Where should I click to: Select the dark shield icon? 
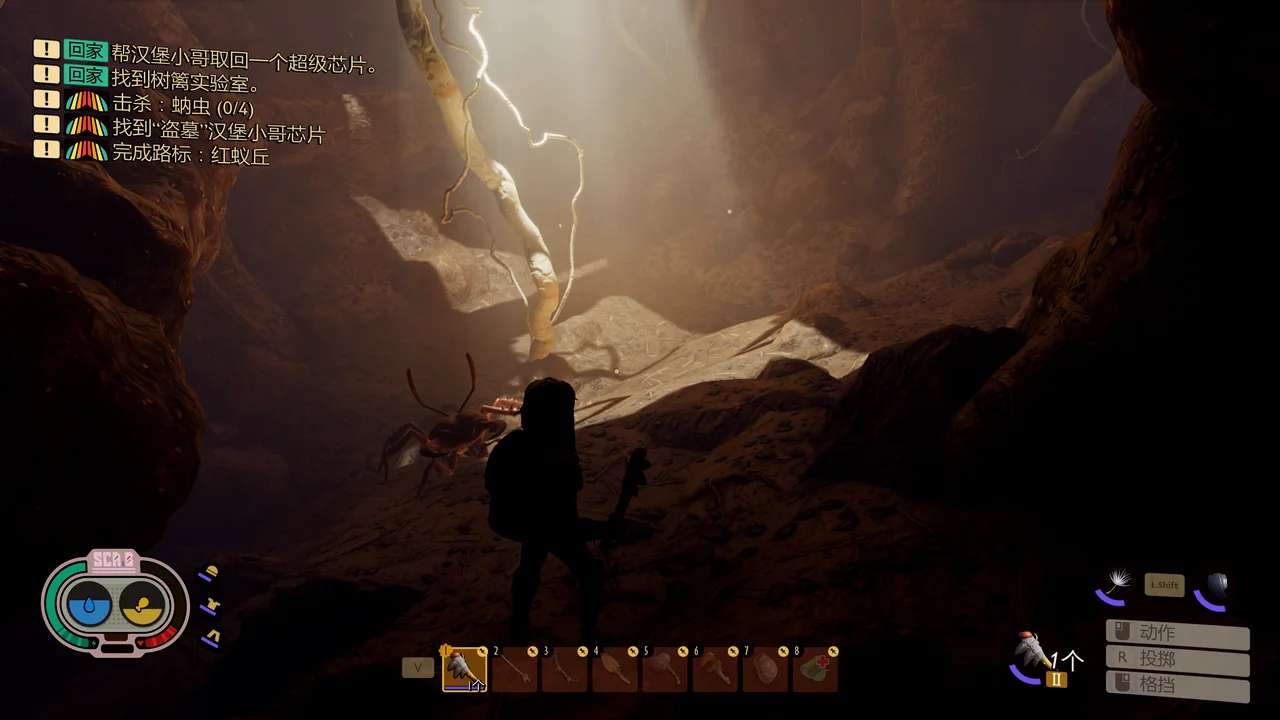pos(1215,587)
